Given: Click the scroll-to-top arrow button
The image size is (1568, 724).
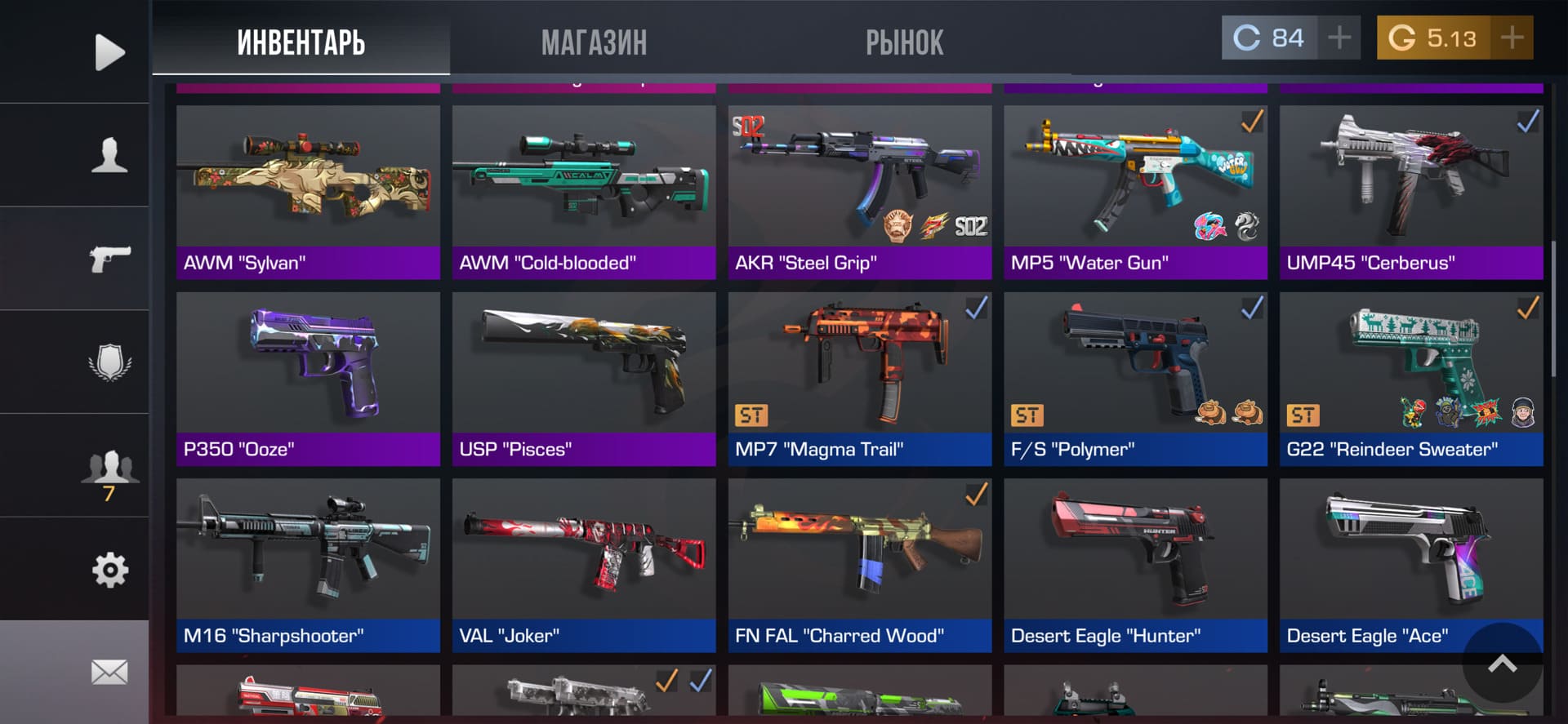Looking at the screenshot, I should click(1502, 664).
